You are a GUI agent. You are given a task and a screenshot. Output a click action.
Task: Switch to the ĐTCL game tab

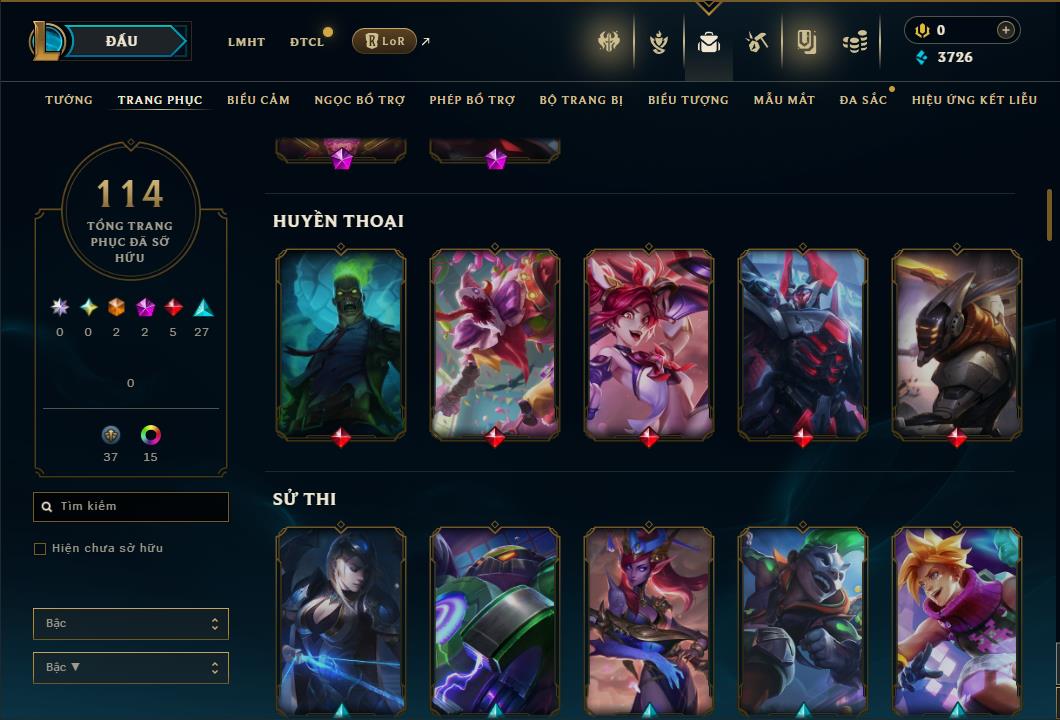point(307,42)
